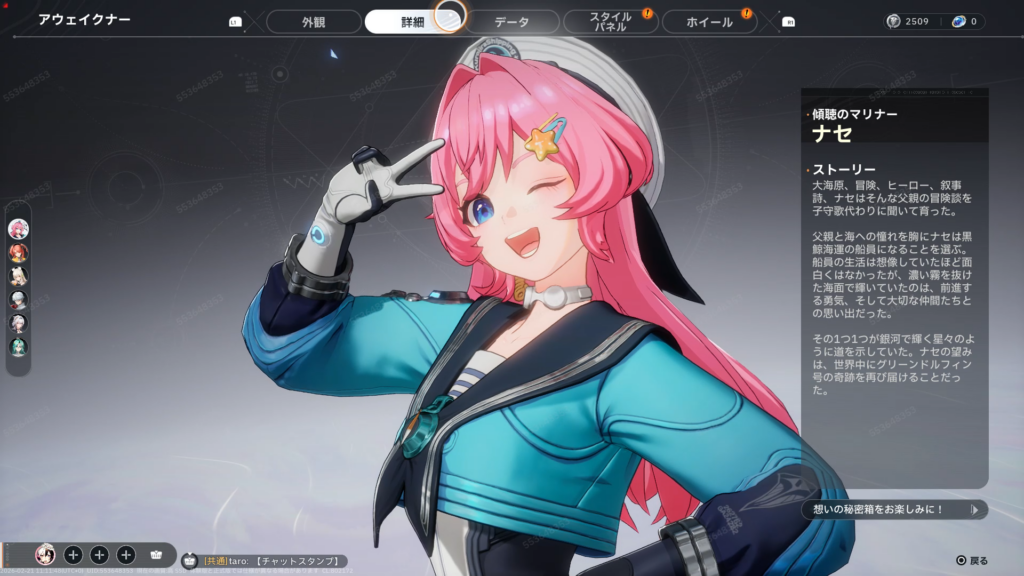The image size is (1024, 576).
Task: Click the party member portrait in bottom bar
Action: 45,554
